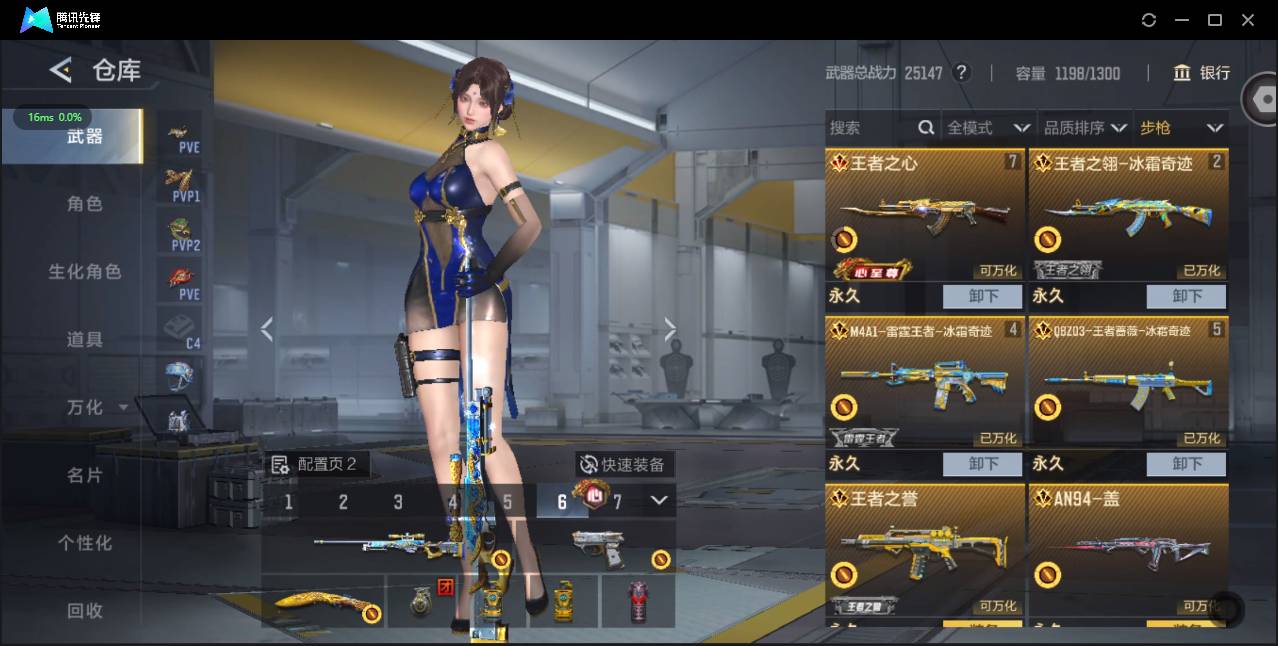Open the 银行 bank
The height and width of the screenshot is (646, 1278).
1202,73
